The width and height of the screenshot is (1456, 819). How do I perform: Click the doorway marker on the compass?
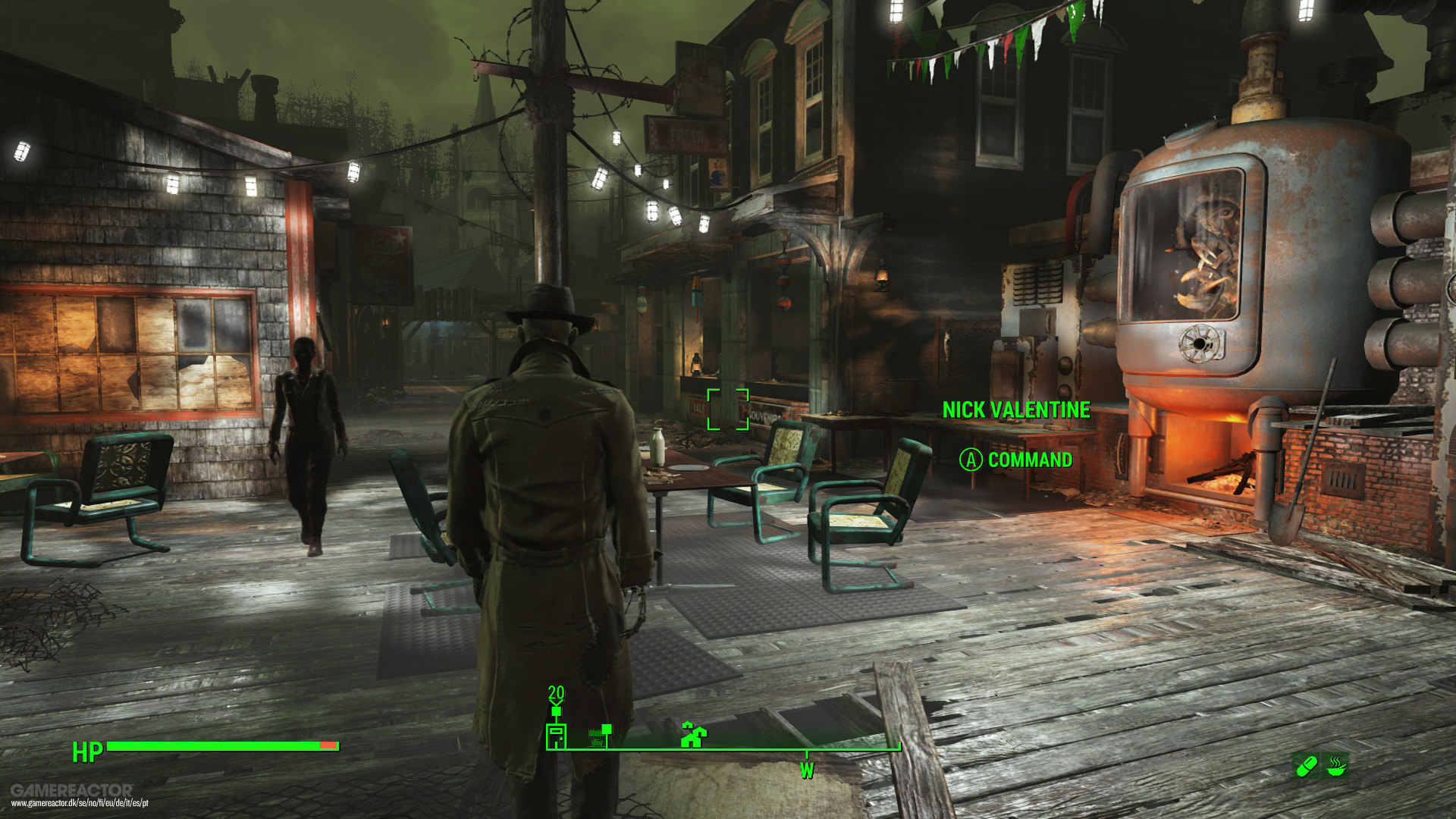click(557, 737)
